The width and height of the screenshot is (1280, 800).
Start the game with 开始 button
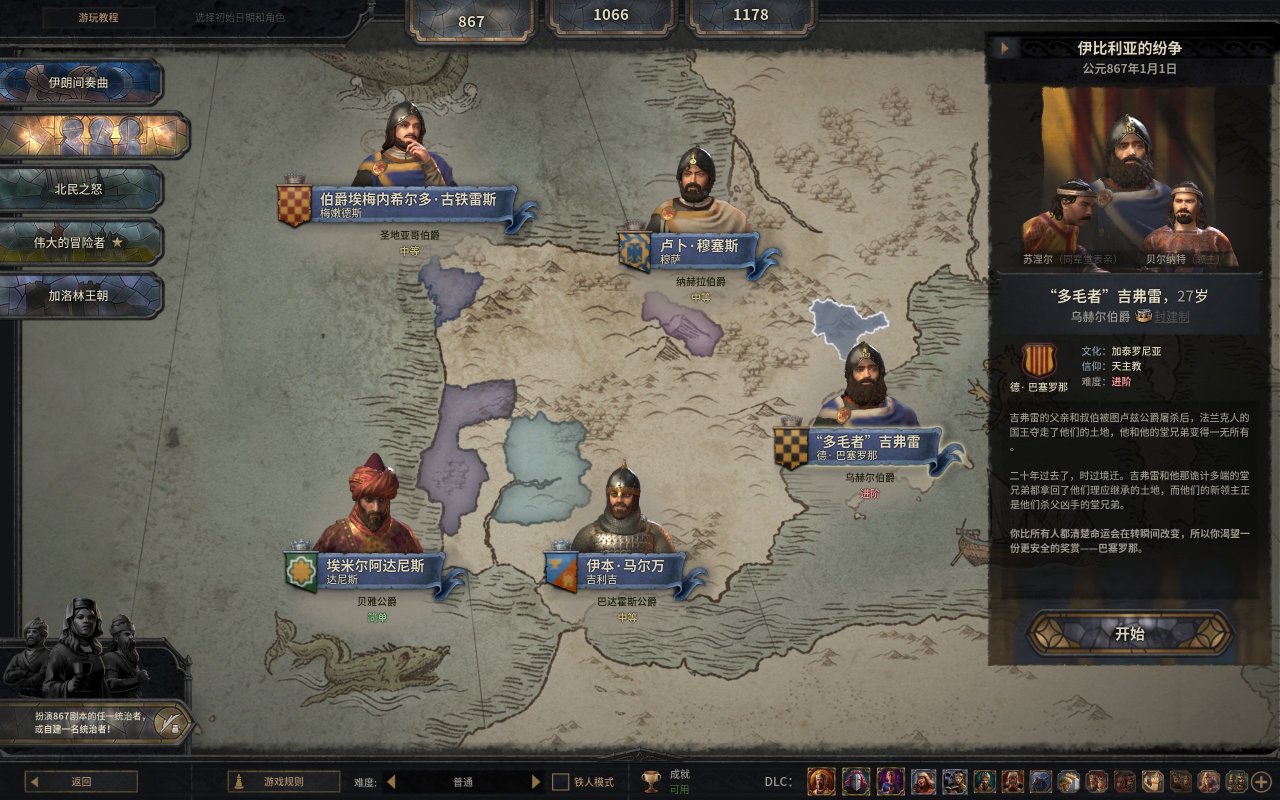click(x=1129, y=634)
